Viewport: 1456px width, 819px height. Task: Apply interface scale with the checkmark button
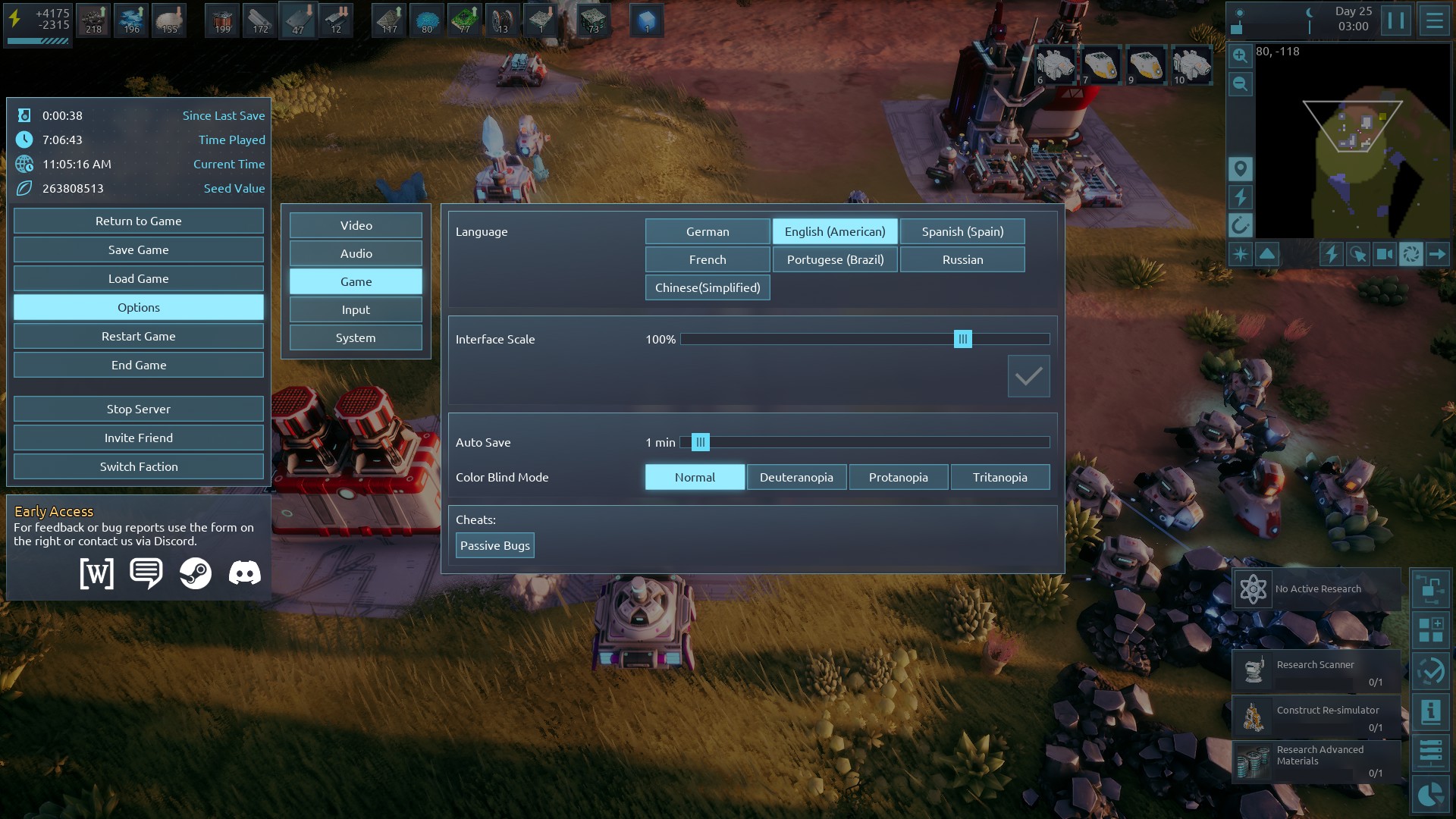[1028, 376]
